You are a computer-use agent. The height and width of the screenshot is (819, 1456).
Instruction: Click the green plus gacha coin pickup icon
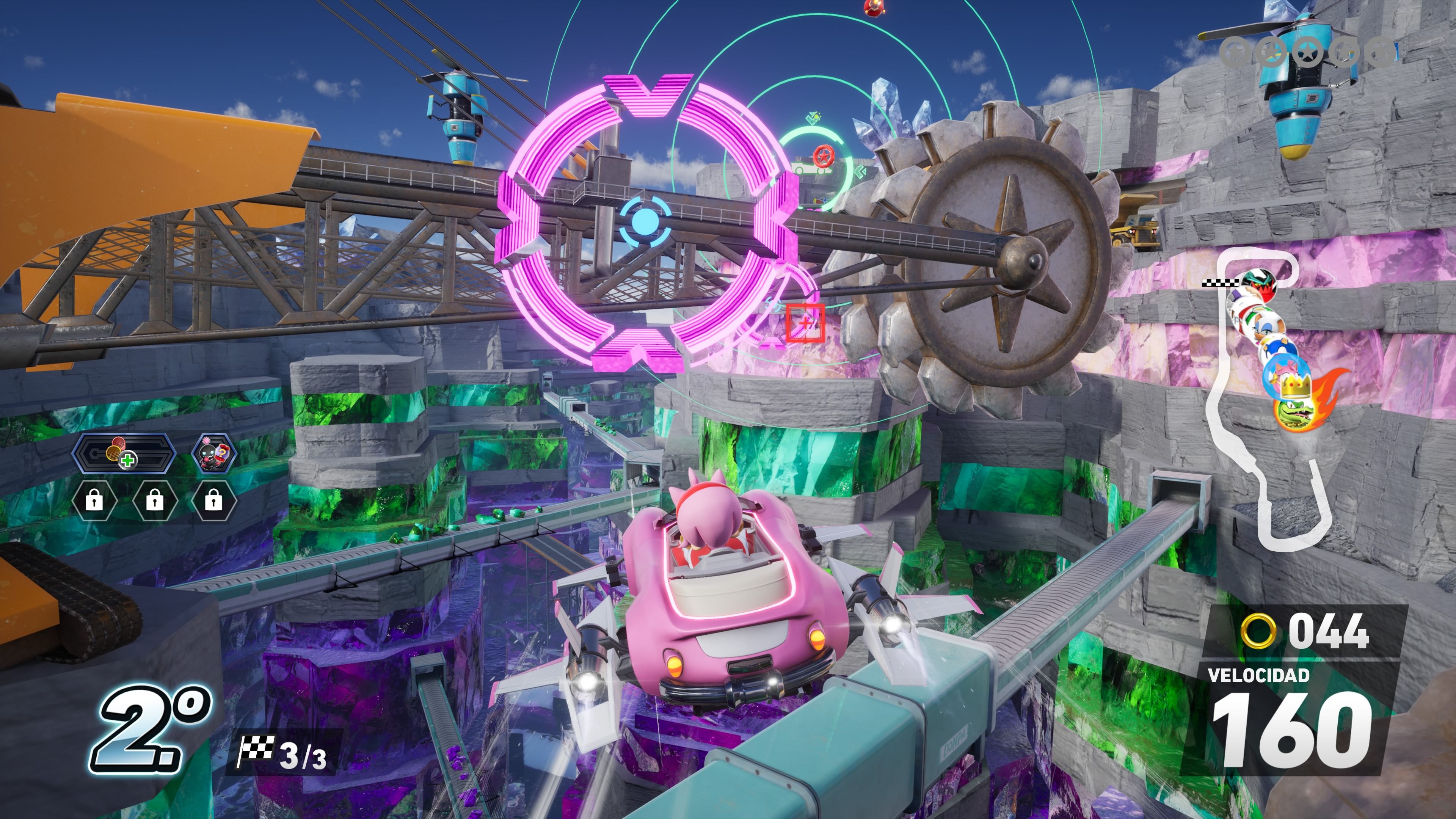coord(128,461)
